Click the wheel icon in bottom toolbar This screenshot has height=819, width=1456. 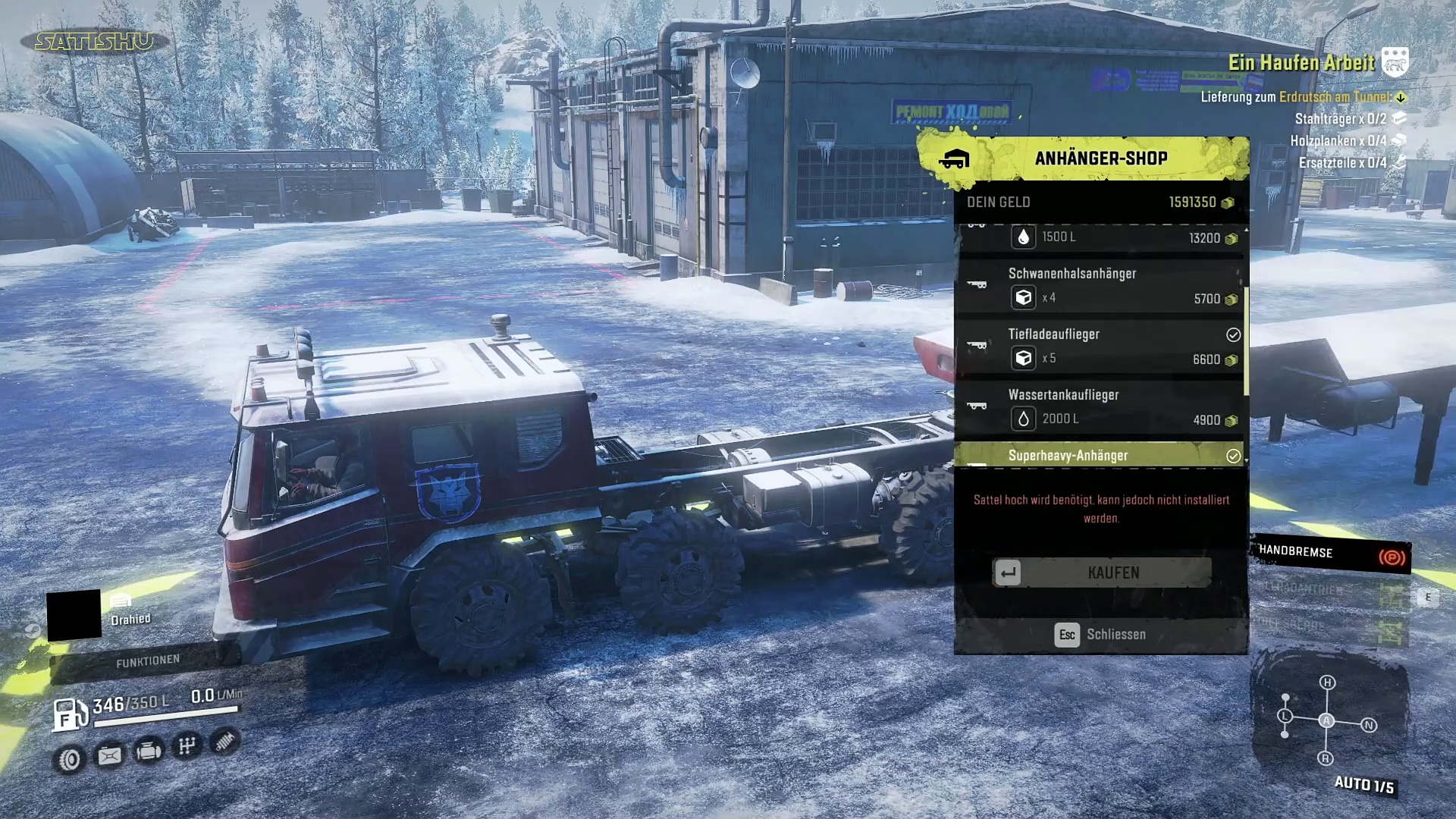click(x=70, y=759)
